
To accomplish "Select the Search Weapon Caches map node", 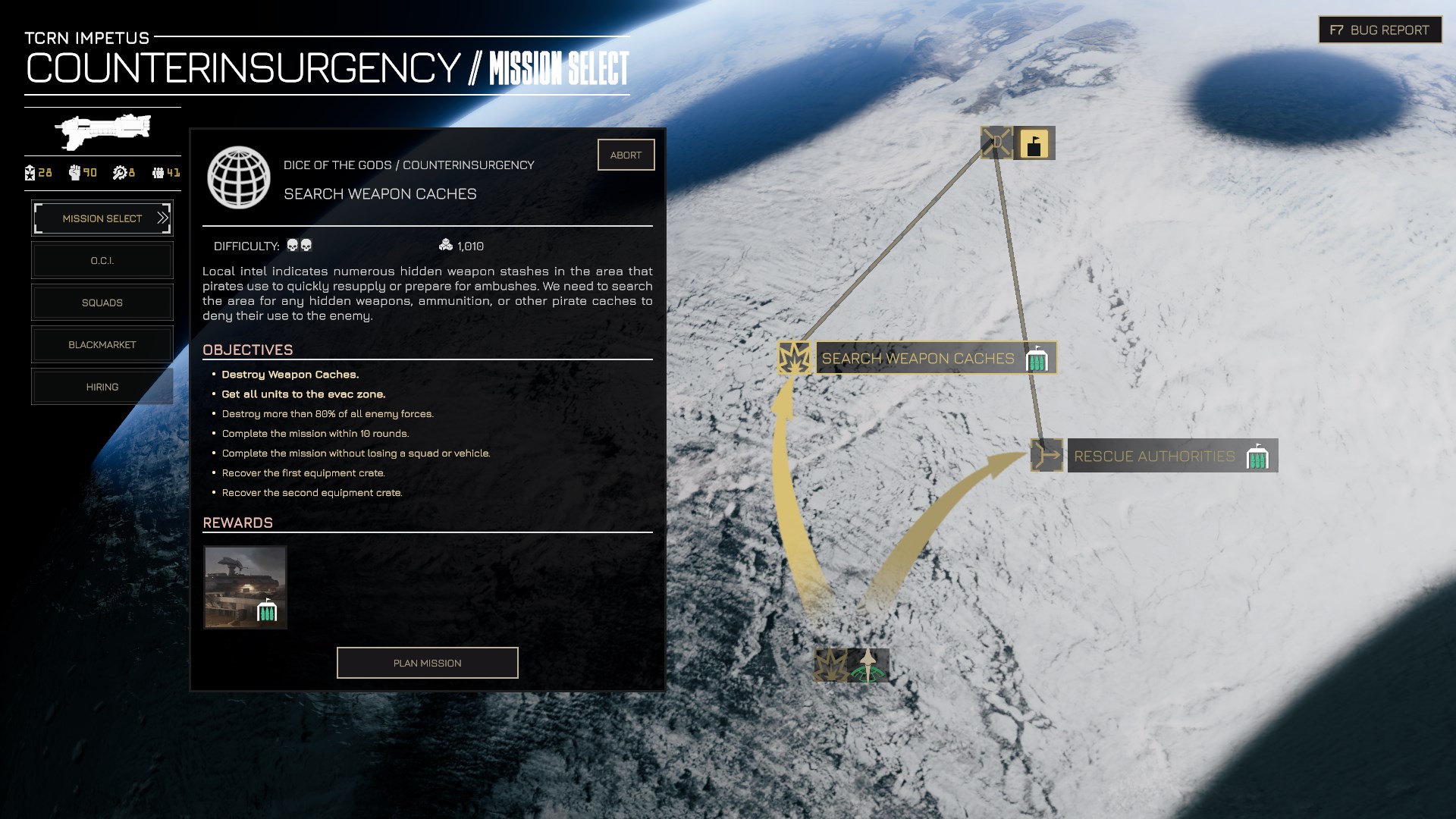I will pyautogui.click(x=918, y=358).
